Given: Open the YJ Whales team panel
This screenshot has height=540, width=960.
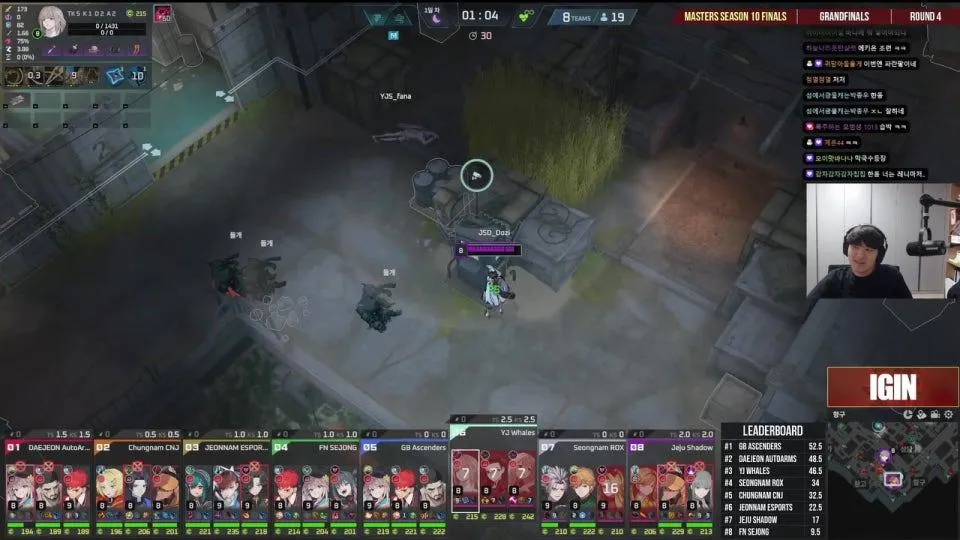Looking at the screenshot, I should 494,476.
